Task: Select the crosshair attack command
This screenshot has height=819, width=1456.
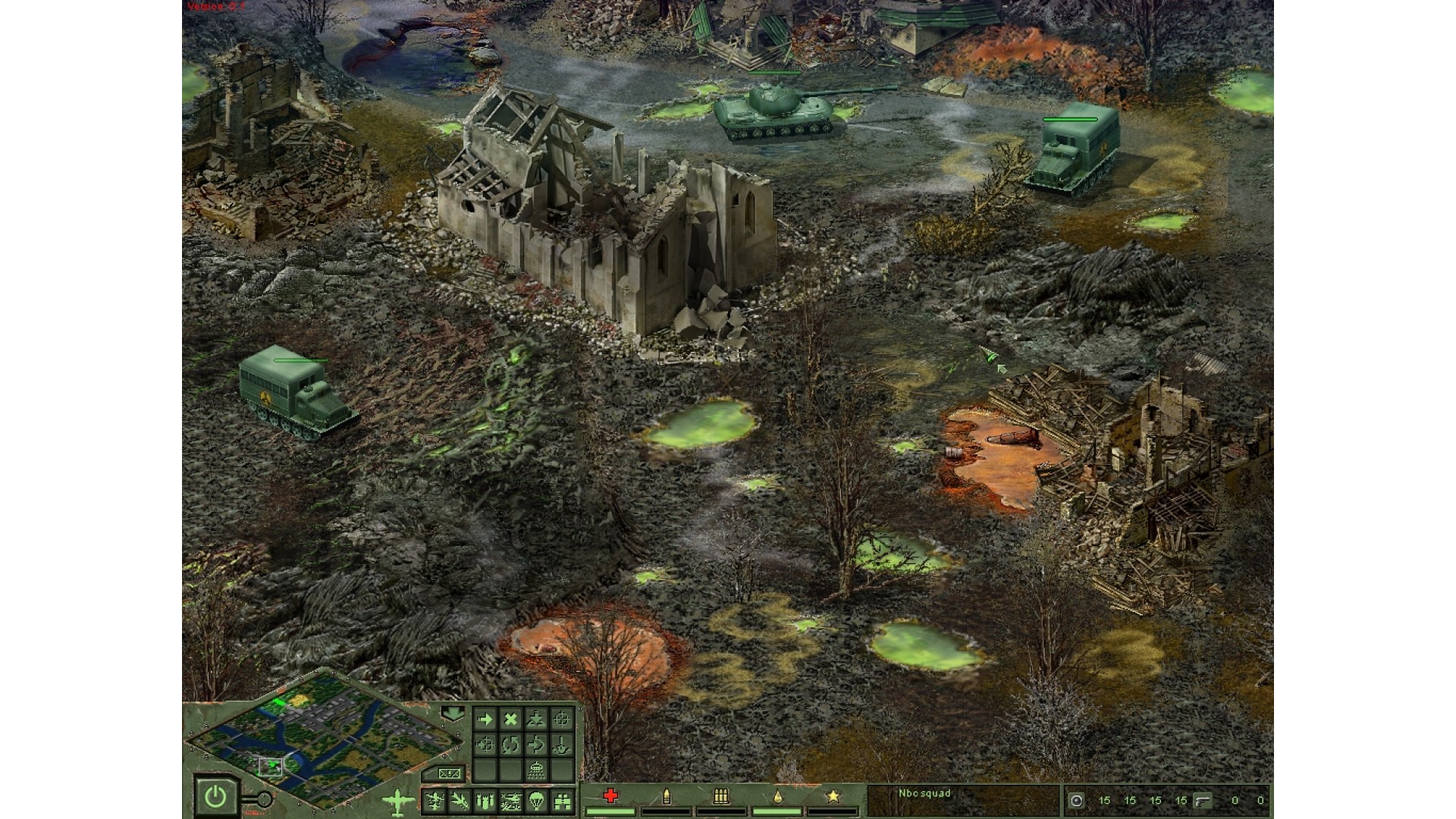Action: [x=561, y=719]
